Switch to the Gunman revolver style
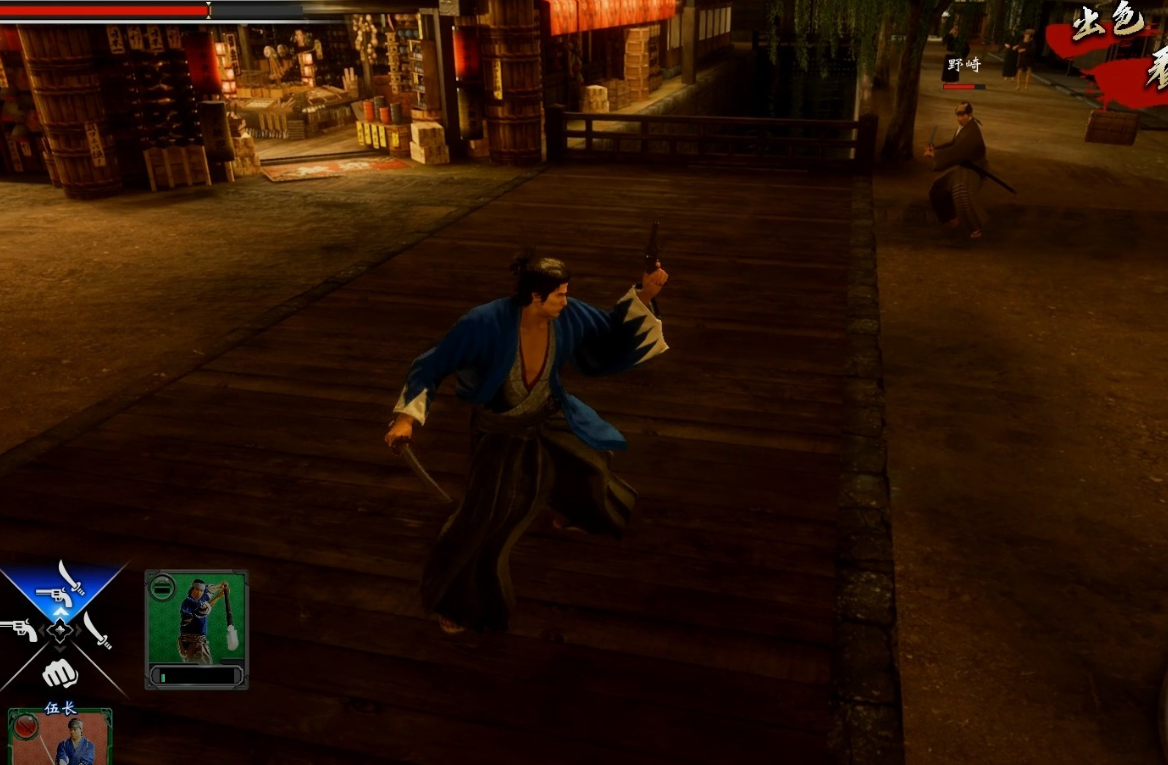The width and height of the screenshot is (1168, 765). click(x=17, y=630)
